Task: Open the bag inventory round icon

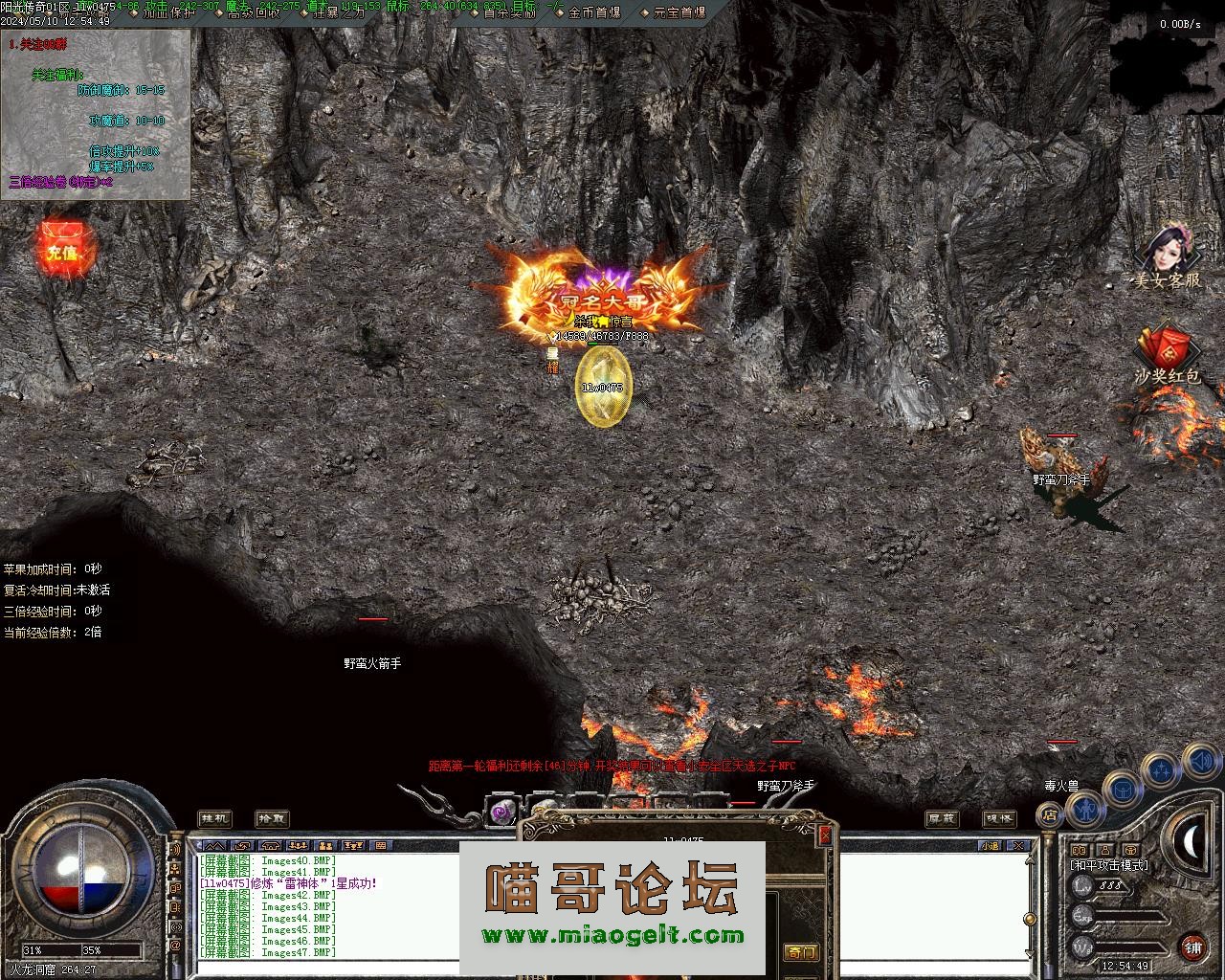Action: [1123, 791]
